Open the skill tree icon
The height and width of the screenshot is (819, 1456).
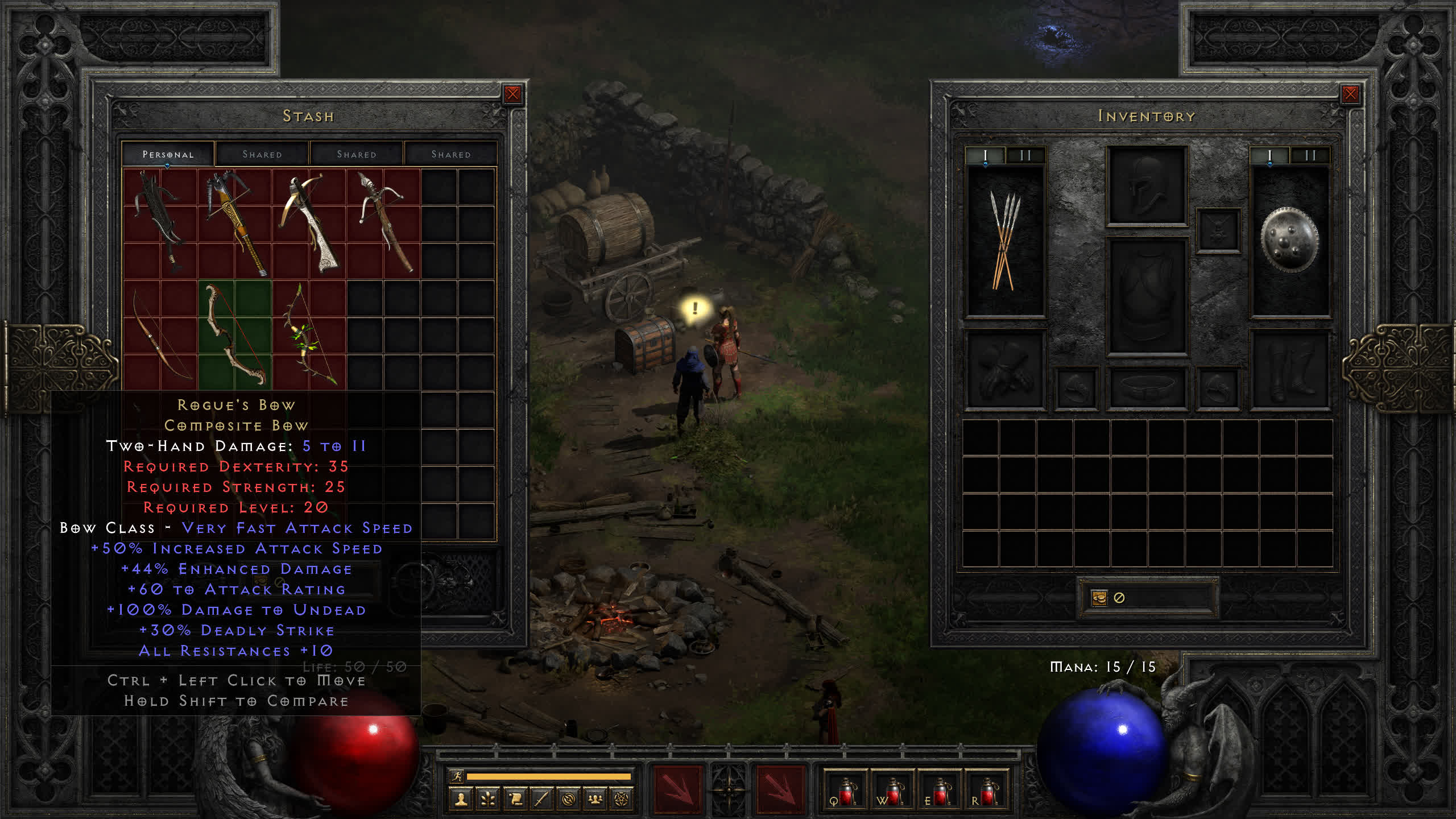pyautogui.click(x=488, y=800)
